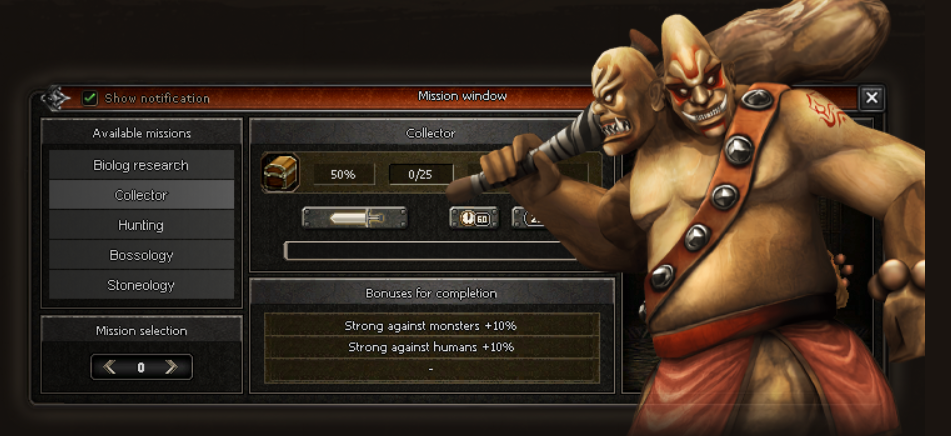Advance to next mission selection
The height and width of the screenshot is (436, 951).
pyautogui.click(x=172, y=367)
